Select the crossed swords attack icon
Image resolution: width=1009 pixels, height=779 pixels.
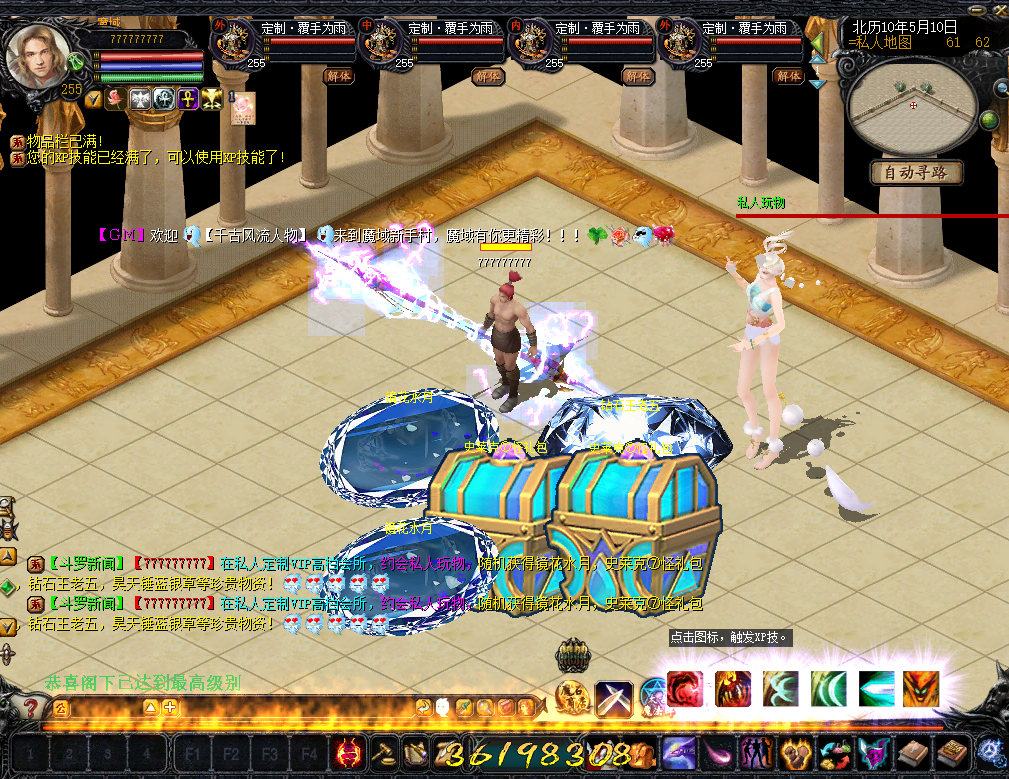tap(613, 699)
